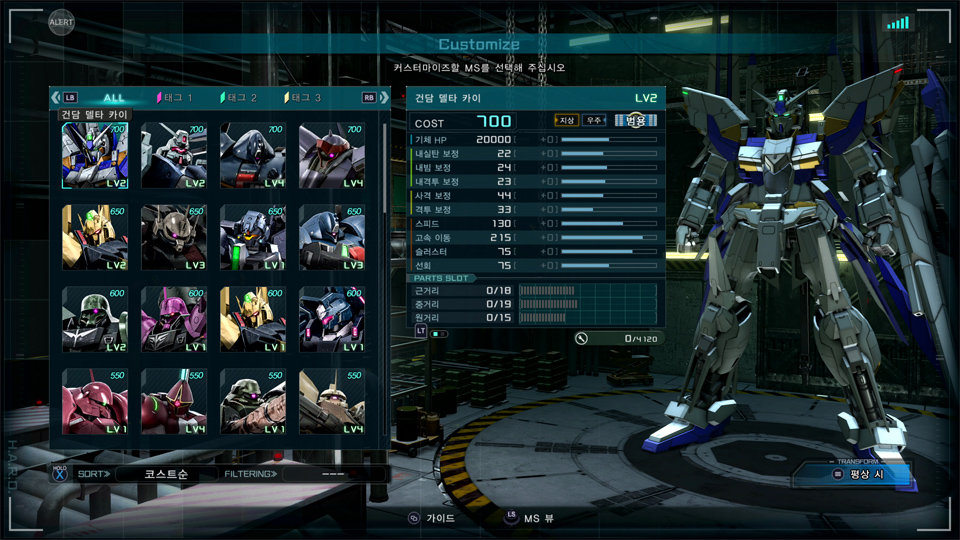Viewport: 960px width, 540px height.
Task: Show the 태그 3 tab
Action: pyautogui.click(x=303, y=98)
